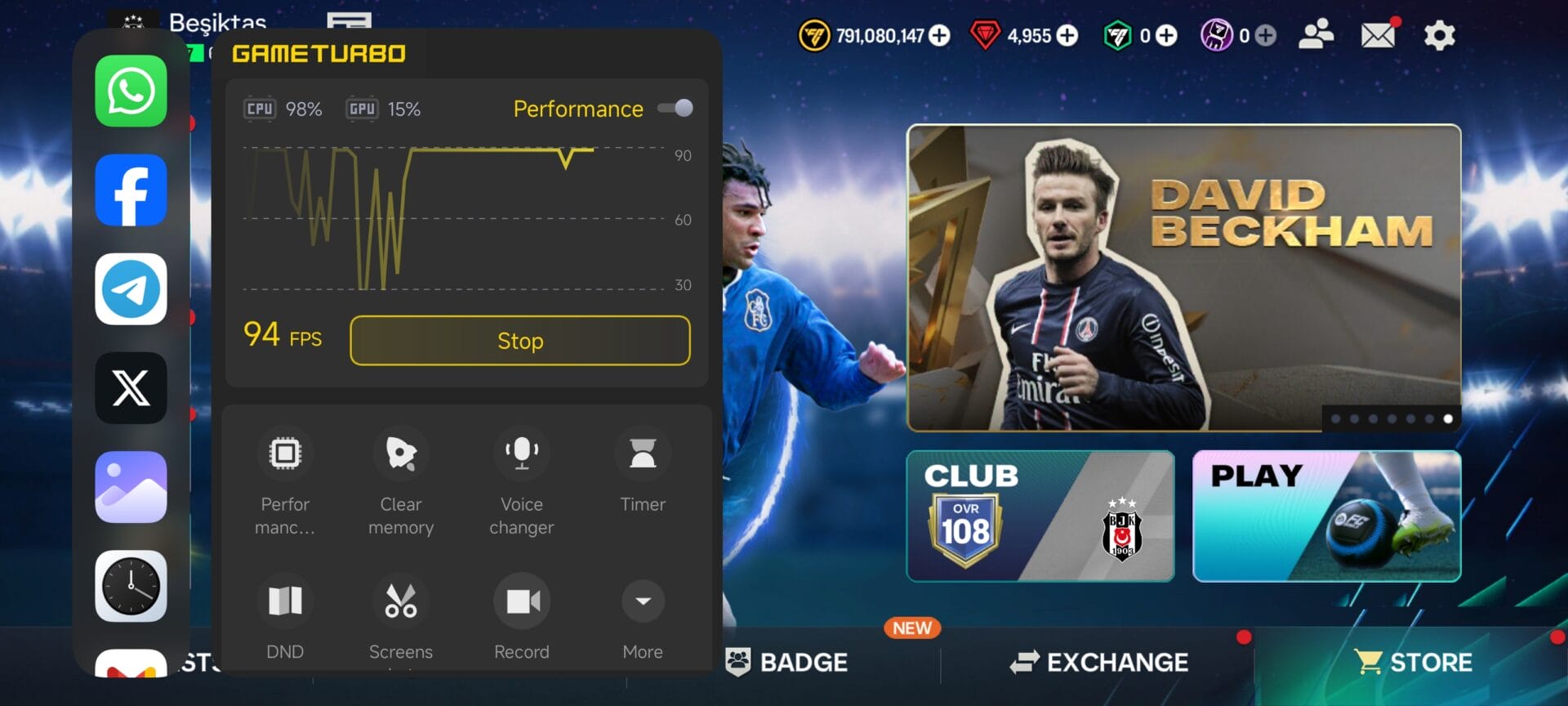Toggle the Performance mode switch
The height and width of the screenshot is (706, 1568).
[675, 109]
